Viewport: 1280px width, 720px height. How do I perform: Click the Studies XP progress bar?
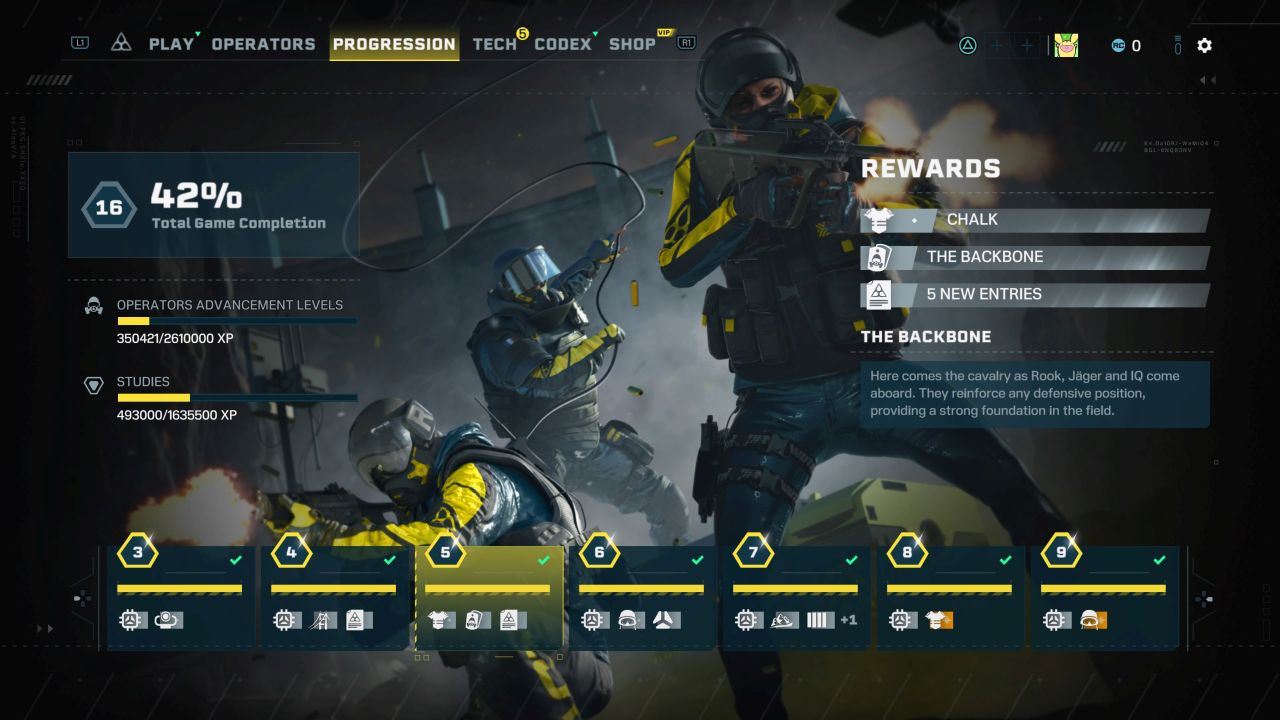tap(237, 397)
